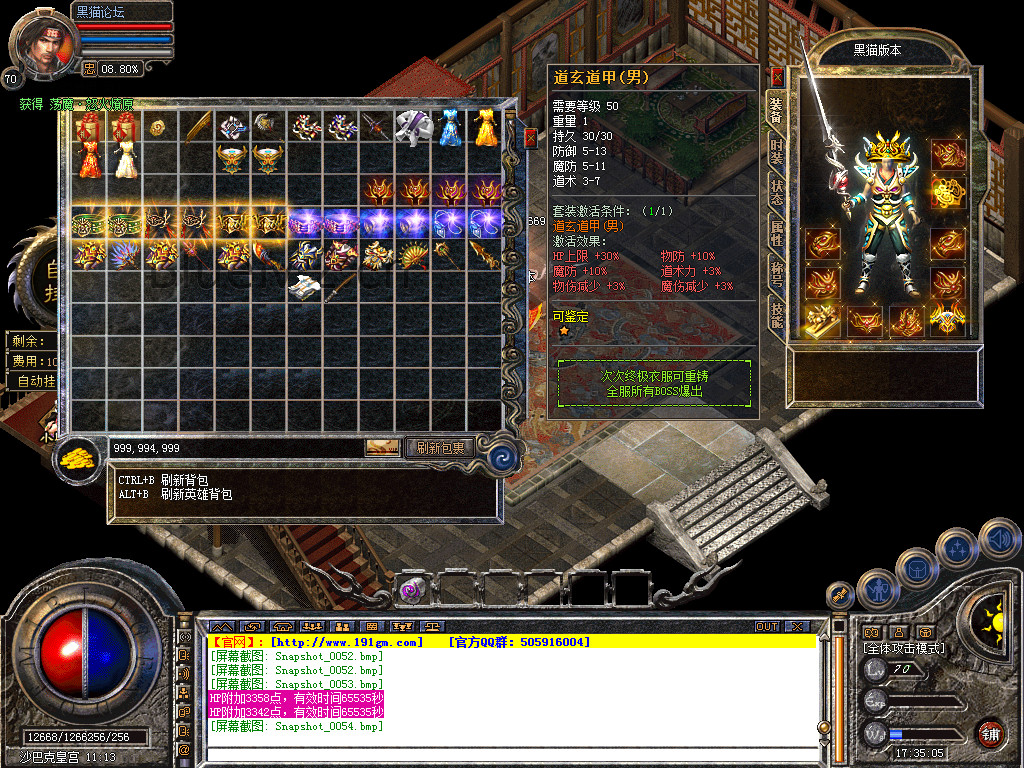Open the 技能 skills tab
Image resolution: width=1024 pixels, height=768 pixels.
coord(776,315)
